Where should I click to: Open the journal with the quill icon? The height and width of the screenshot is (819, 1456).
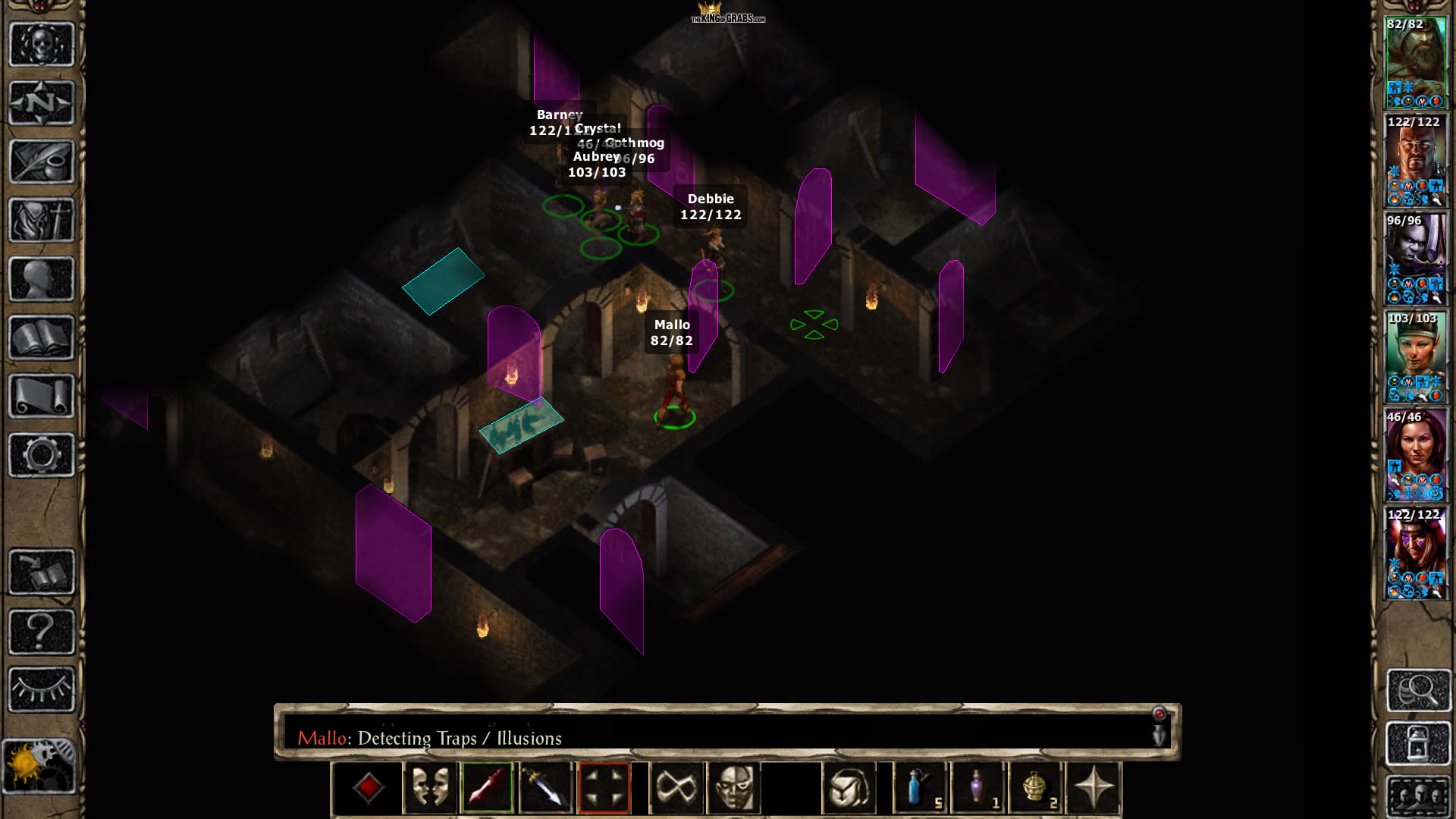(41, 161)
